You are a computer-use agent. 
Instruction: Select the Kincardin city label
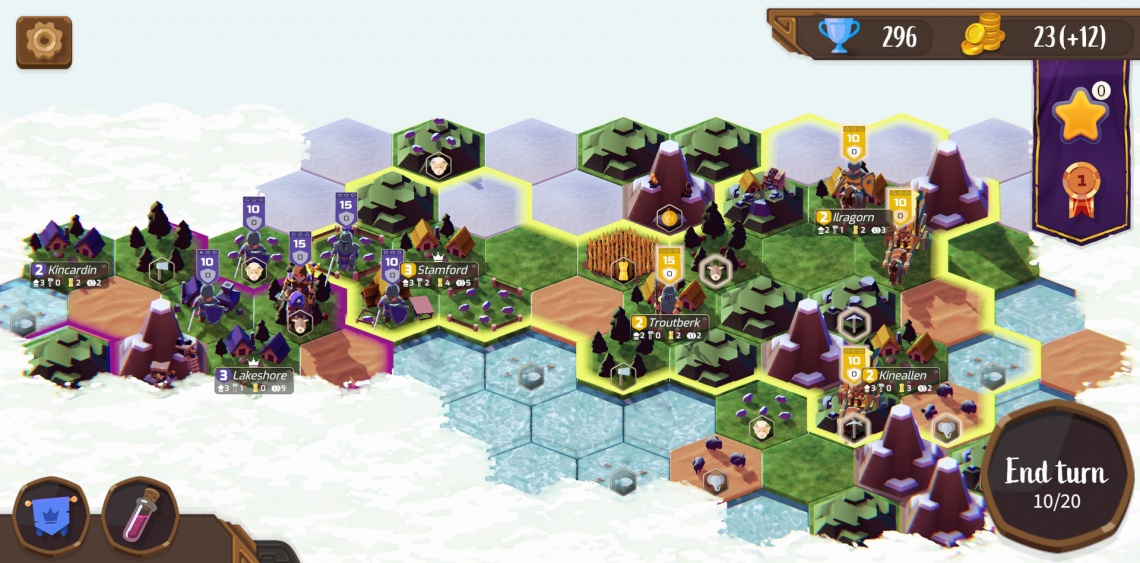tap(69, 270)
